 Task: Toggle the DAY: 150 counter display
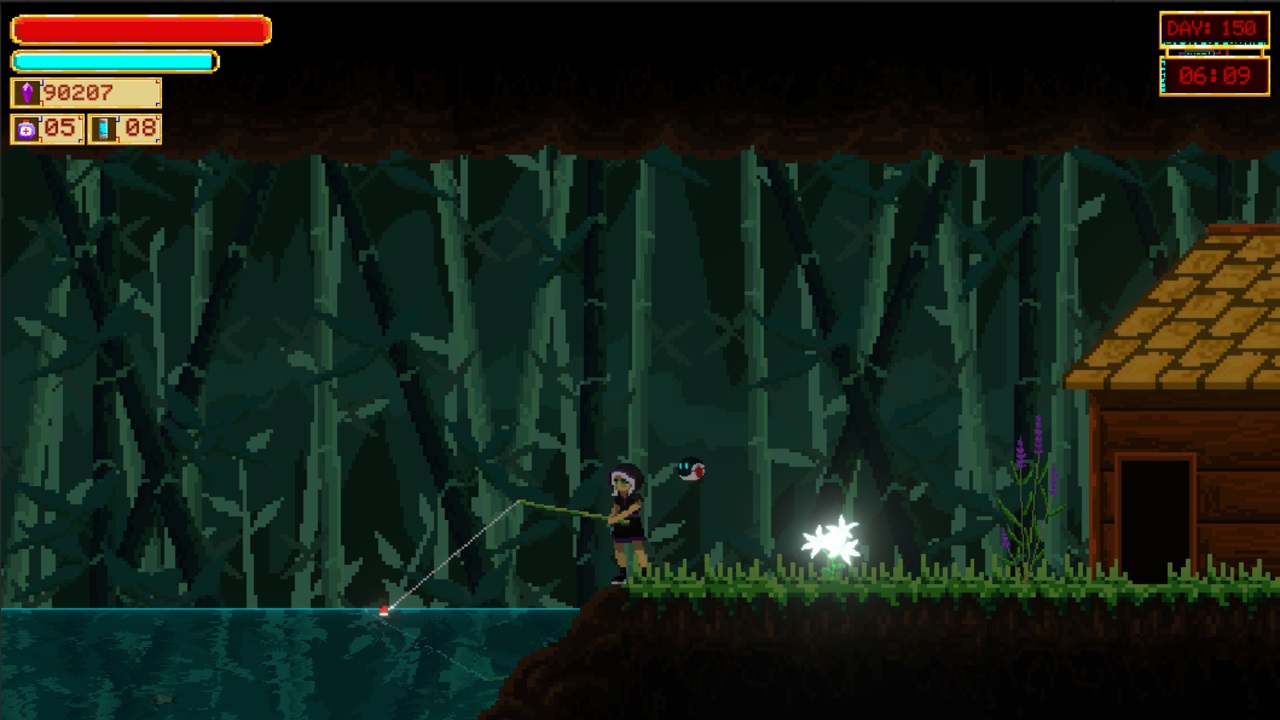1213,28
